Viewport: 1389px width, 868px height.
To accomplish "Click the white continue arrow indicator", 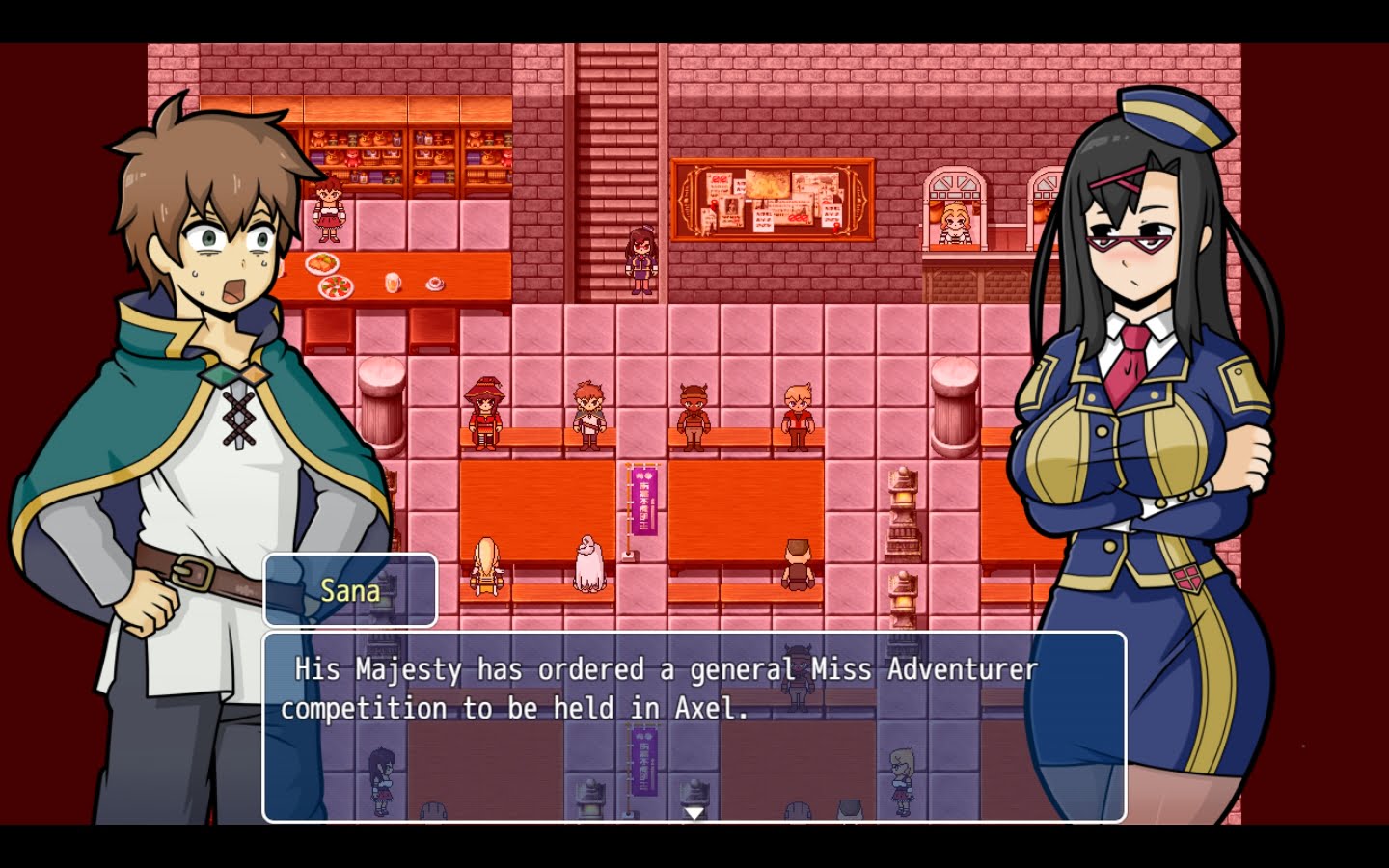I will pyautogui.click(x=694, y=813).
